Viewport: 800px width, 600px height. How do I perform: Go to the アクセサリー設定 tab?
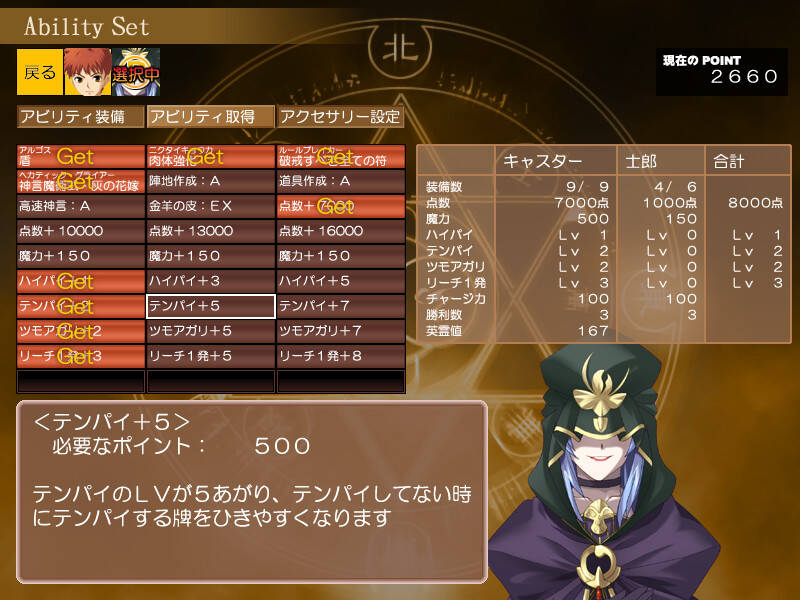tap(341, 117)
